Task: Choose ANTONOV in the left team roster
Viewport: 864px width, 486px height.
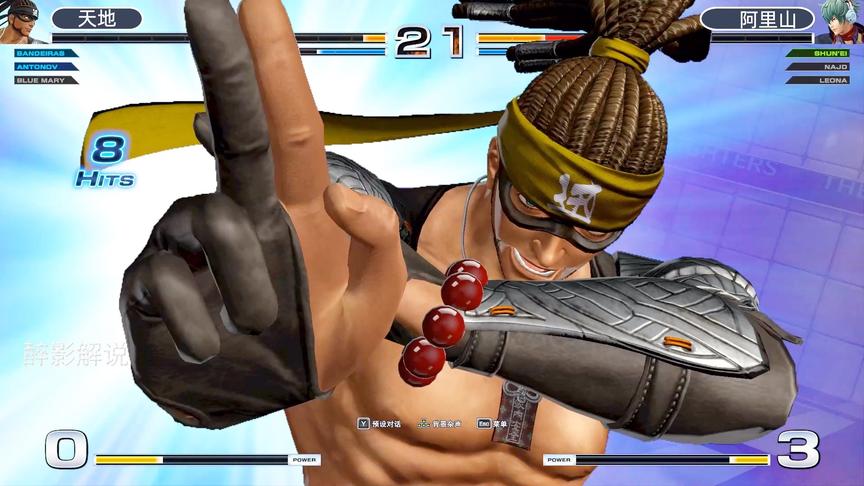Action: tap(38, 66)
